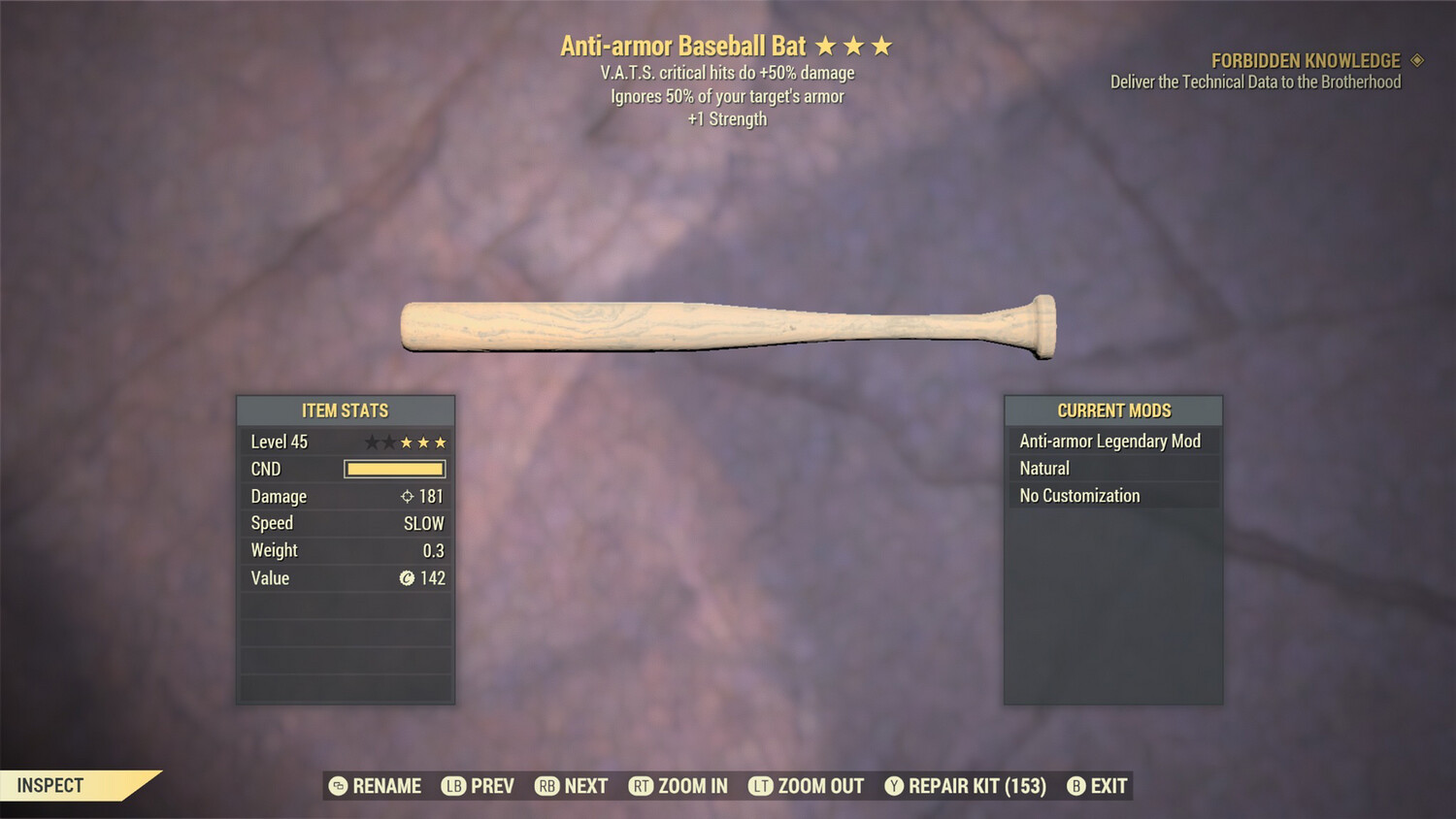Click the LB button prompt icon
Image resolution: width=1456 pixels, height=819 pixels.
coord(452,786)
